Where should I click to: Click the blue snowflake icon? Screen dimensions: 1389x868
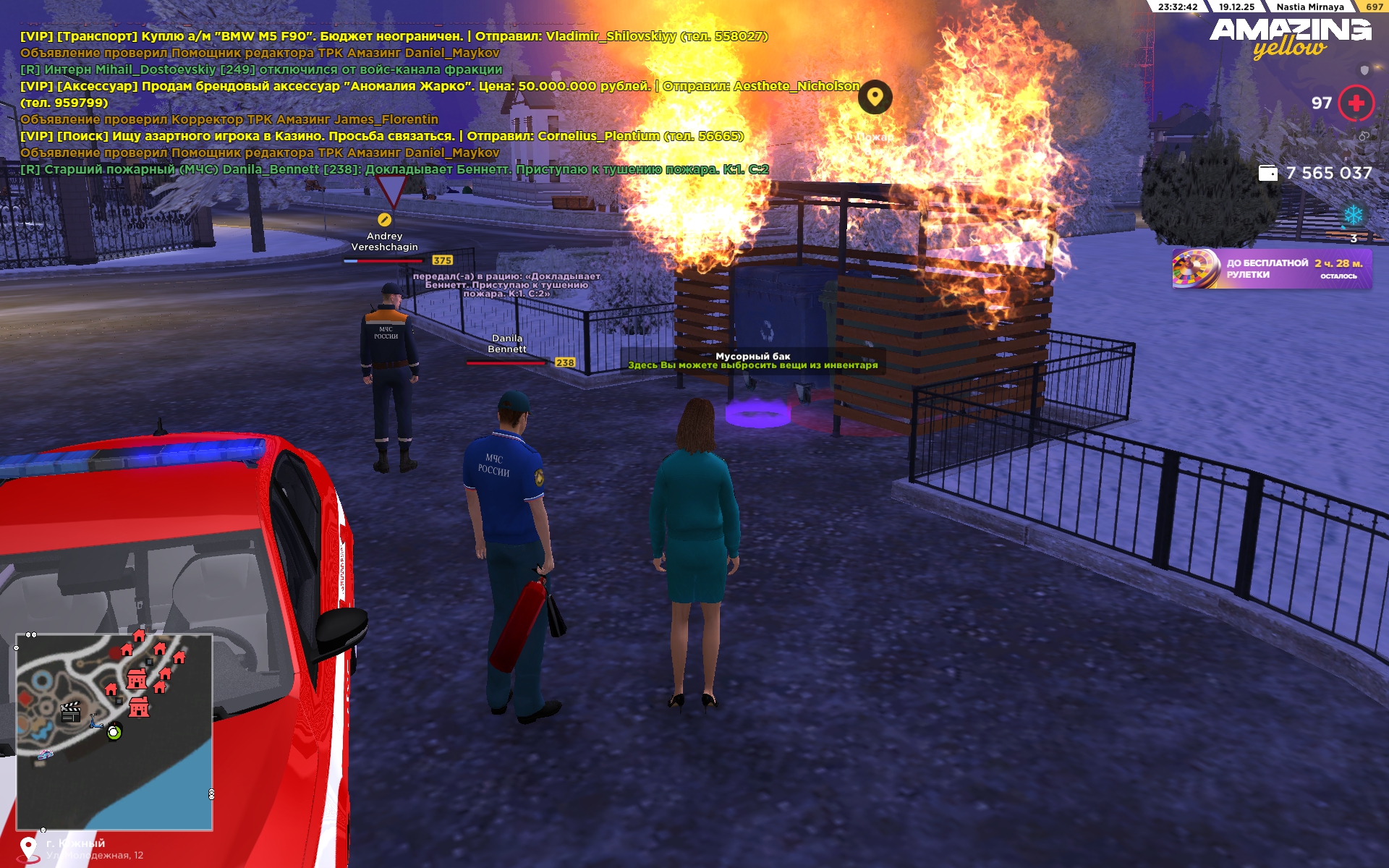coord(1353,215)
